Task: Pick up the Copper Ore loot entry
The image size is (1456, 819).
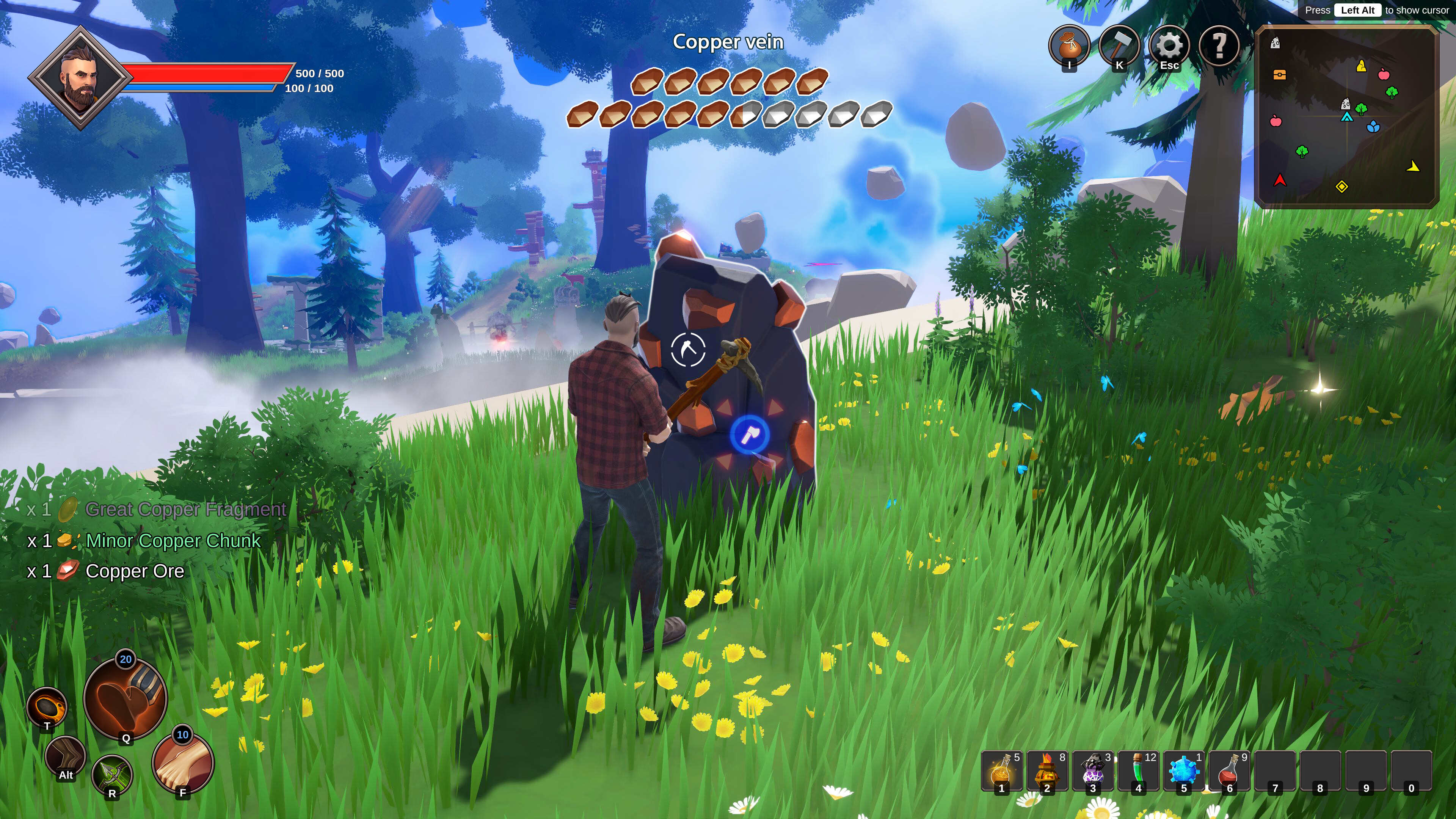Action: [134, 571]
